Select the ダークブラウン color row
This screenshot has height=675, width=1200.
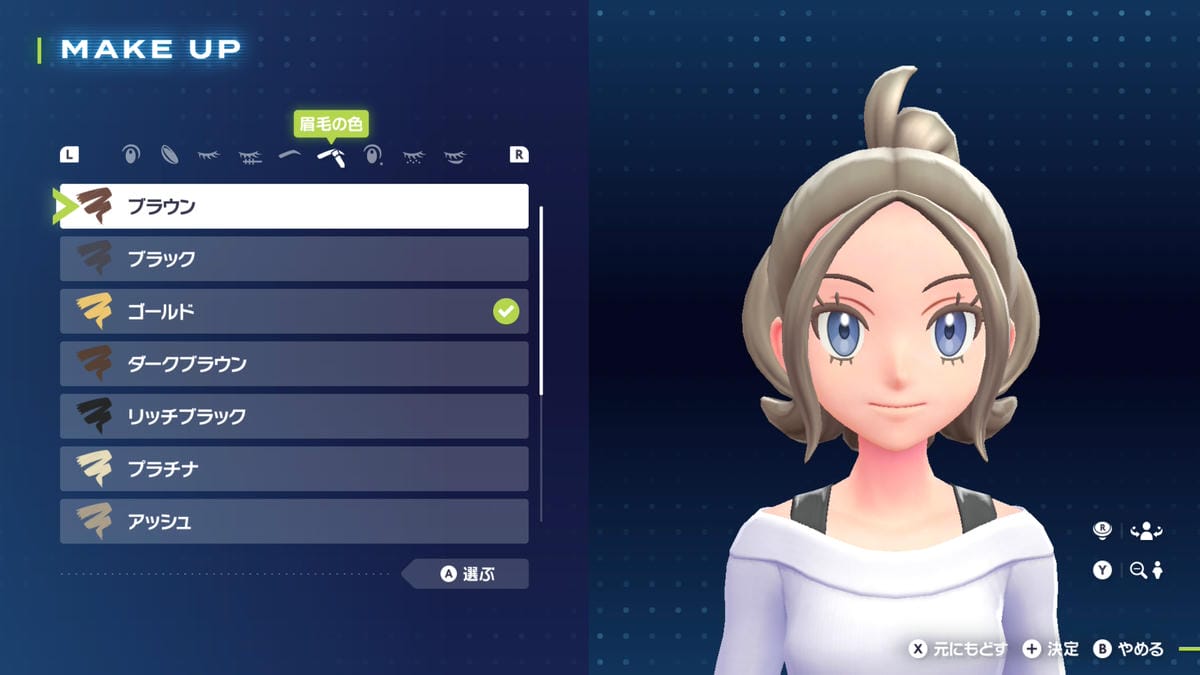[x=293, y=364]
